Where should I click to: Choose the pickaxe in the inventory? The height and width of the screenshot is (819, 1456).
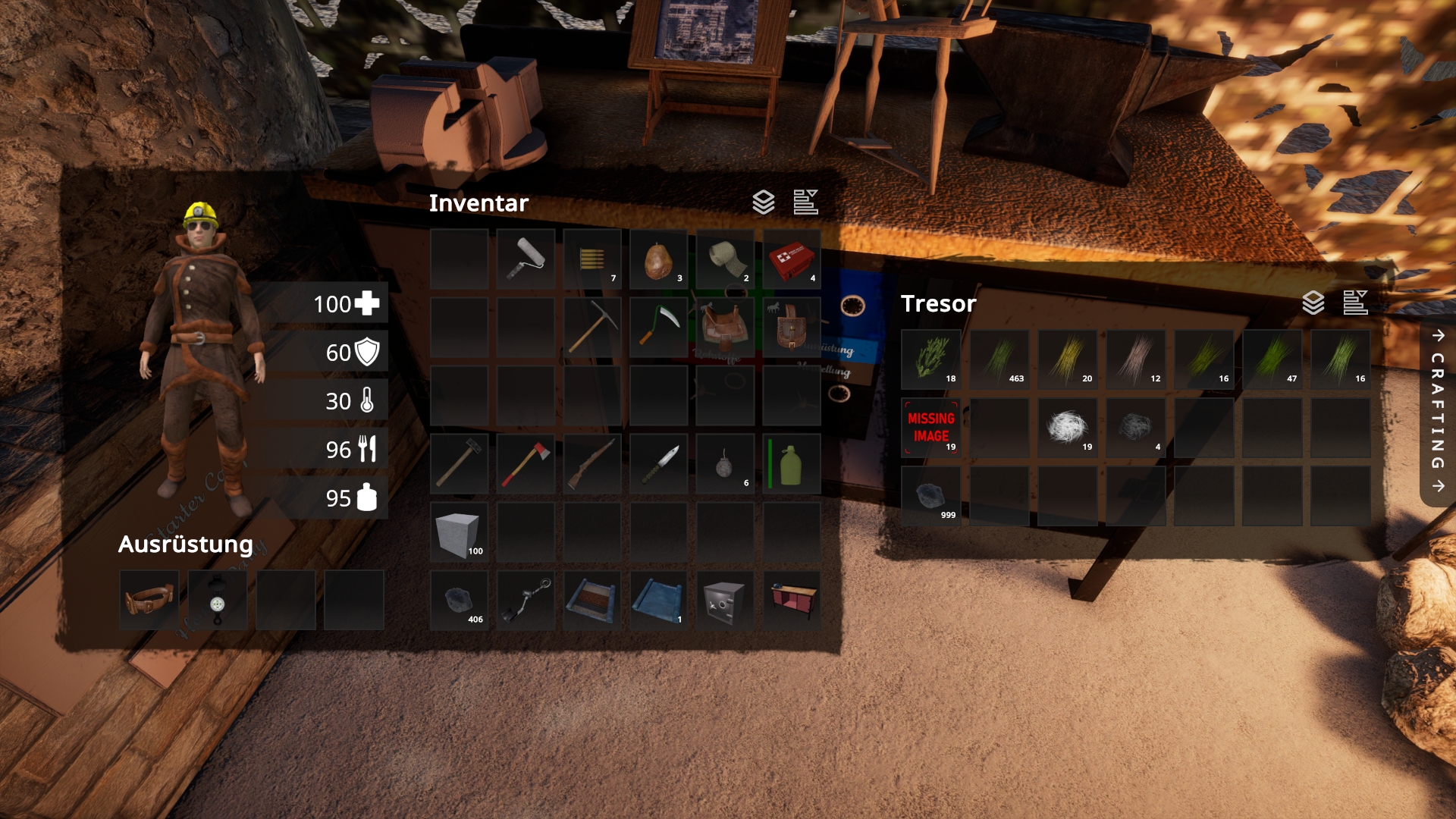point(592,328)
